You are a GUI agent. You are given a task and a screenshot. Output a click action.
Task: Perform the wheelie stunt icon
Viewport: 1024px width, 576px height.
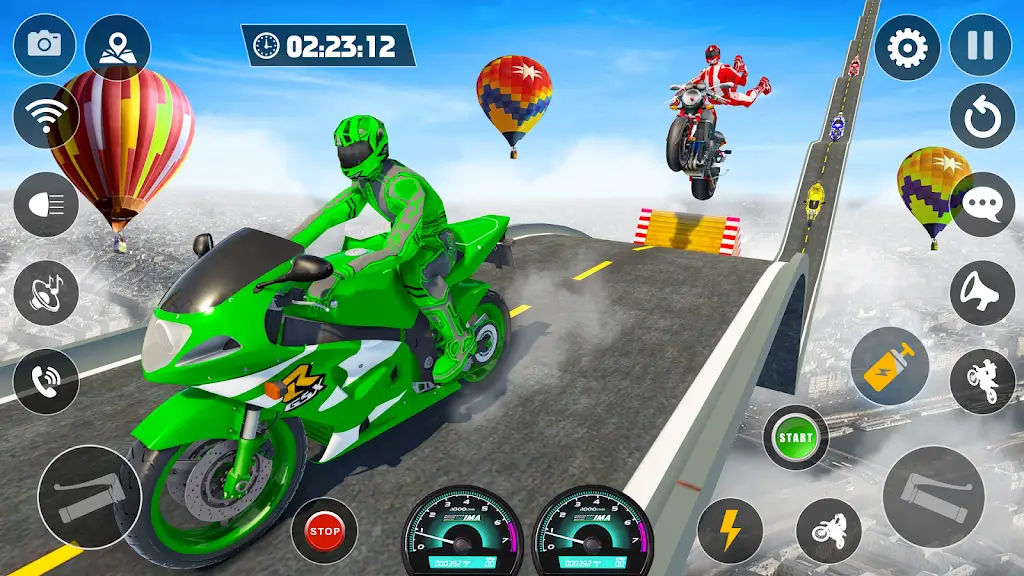(982, 381)
